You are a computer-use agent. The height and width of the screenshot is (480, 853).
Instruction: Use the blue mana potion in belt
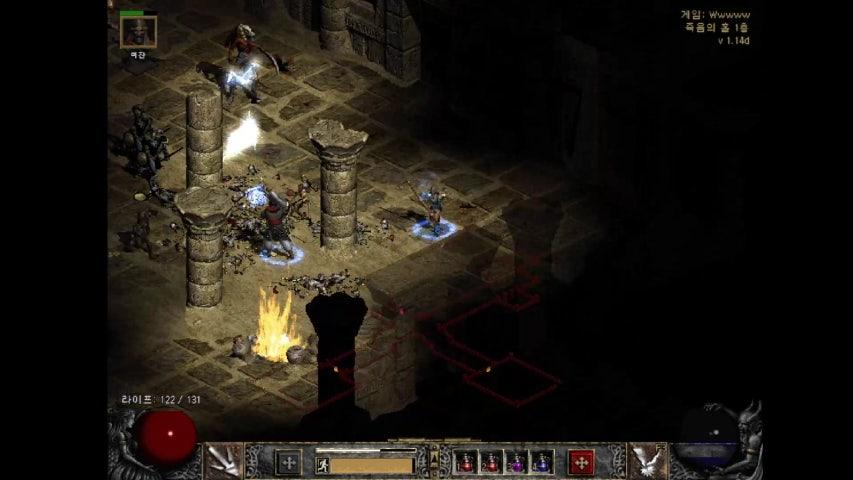[541, 462]
